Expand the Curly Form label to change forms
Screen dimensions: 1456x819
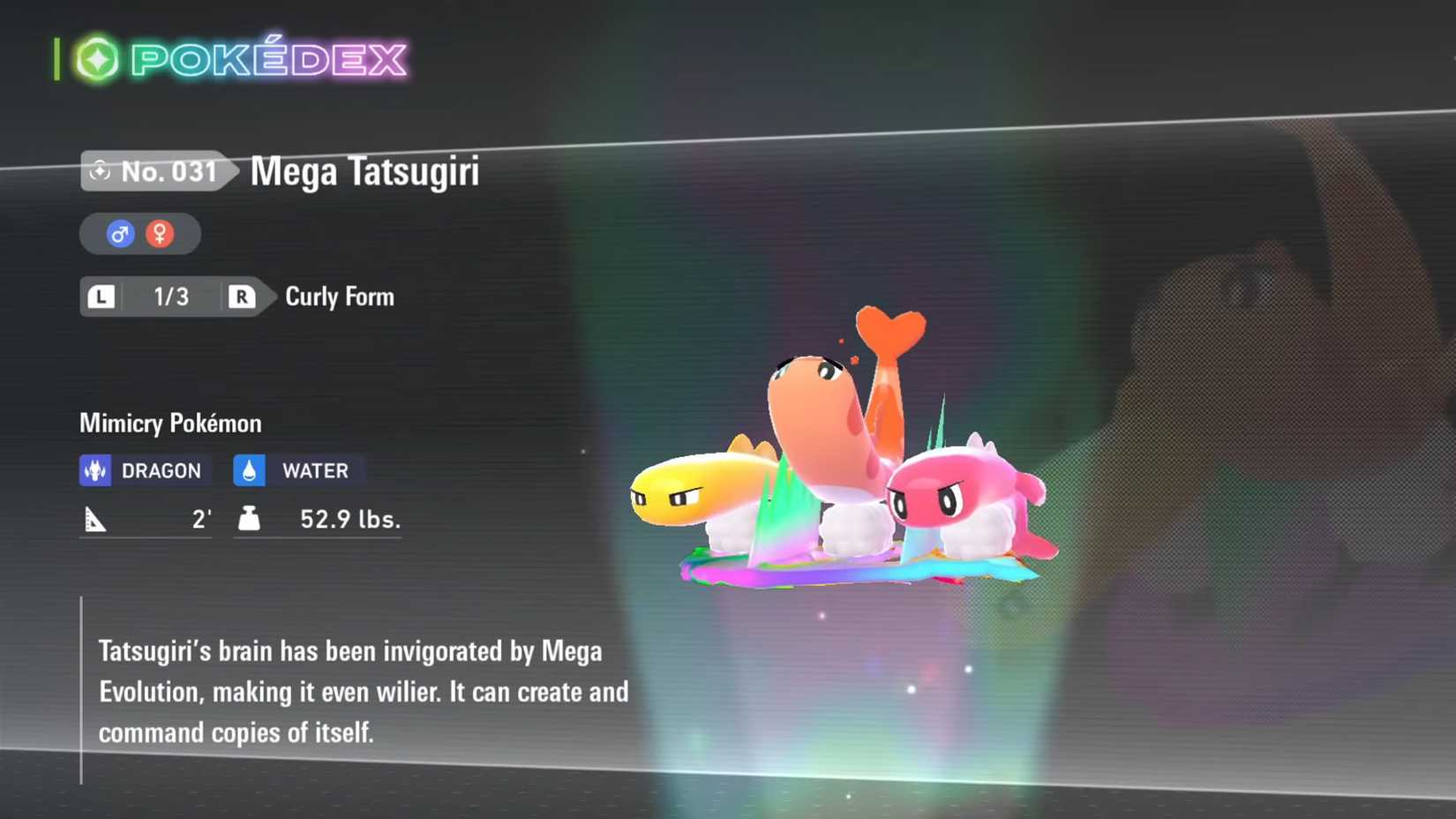pos(339,297)
